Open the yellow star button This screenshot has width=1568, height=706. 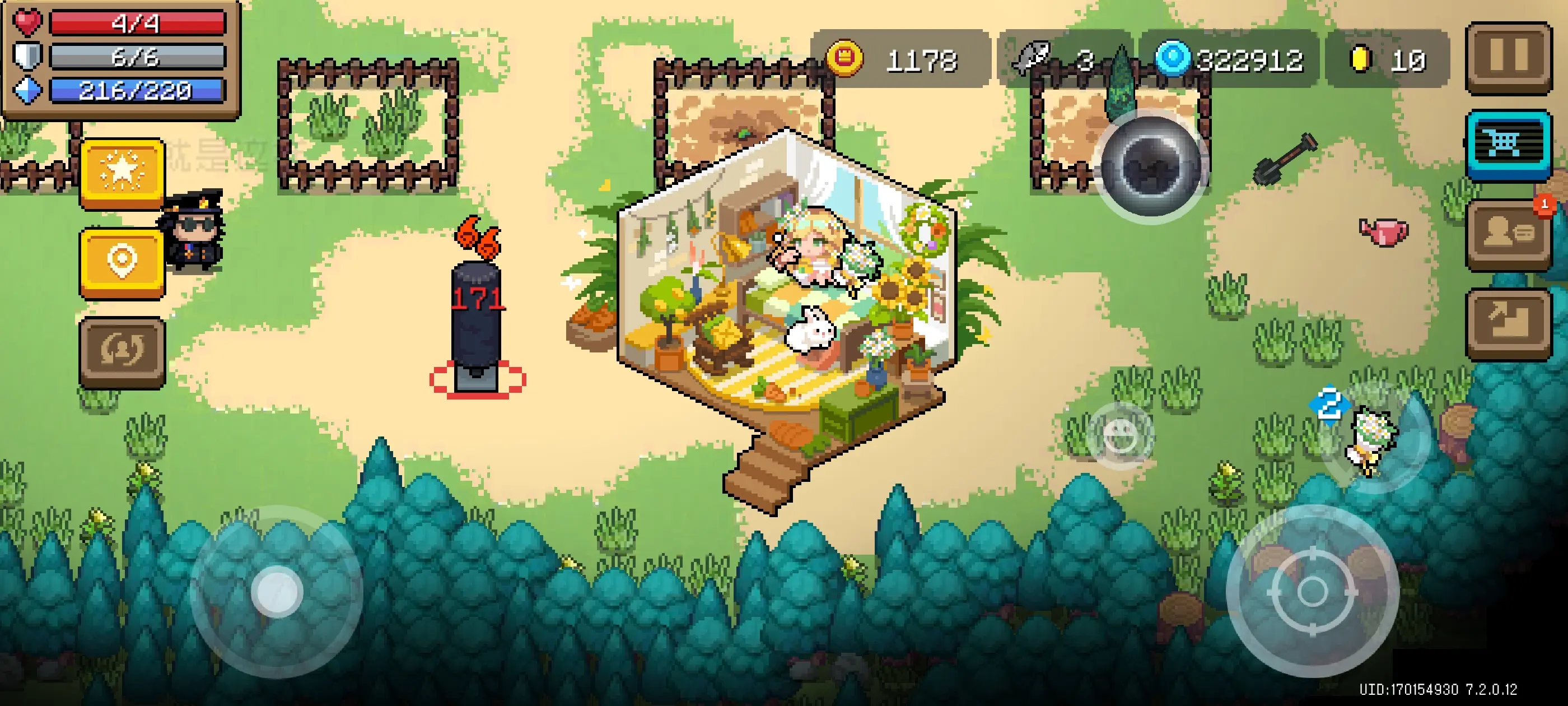[122, 173]
